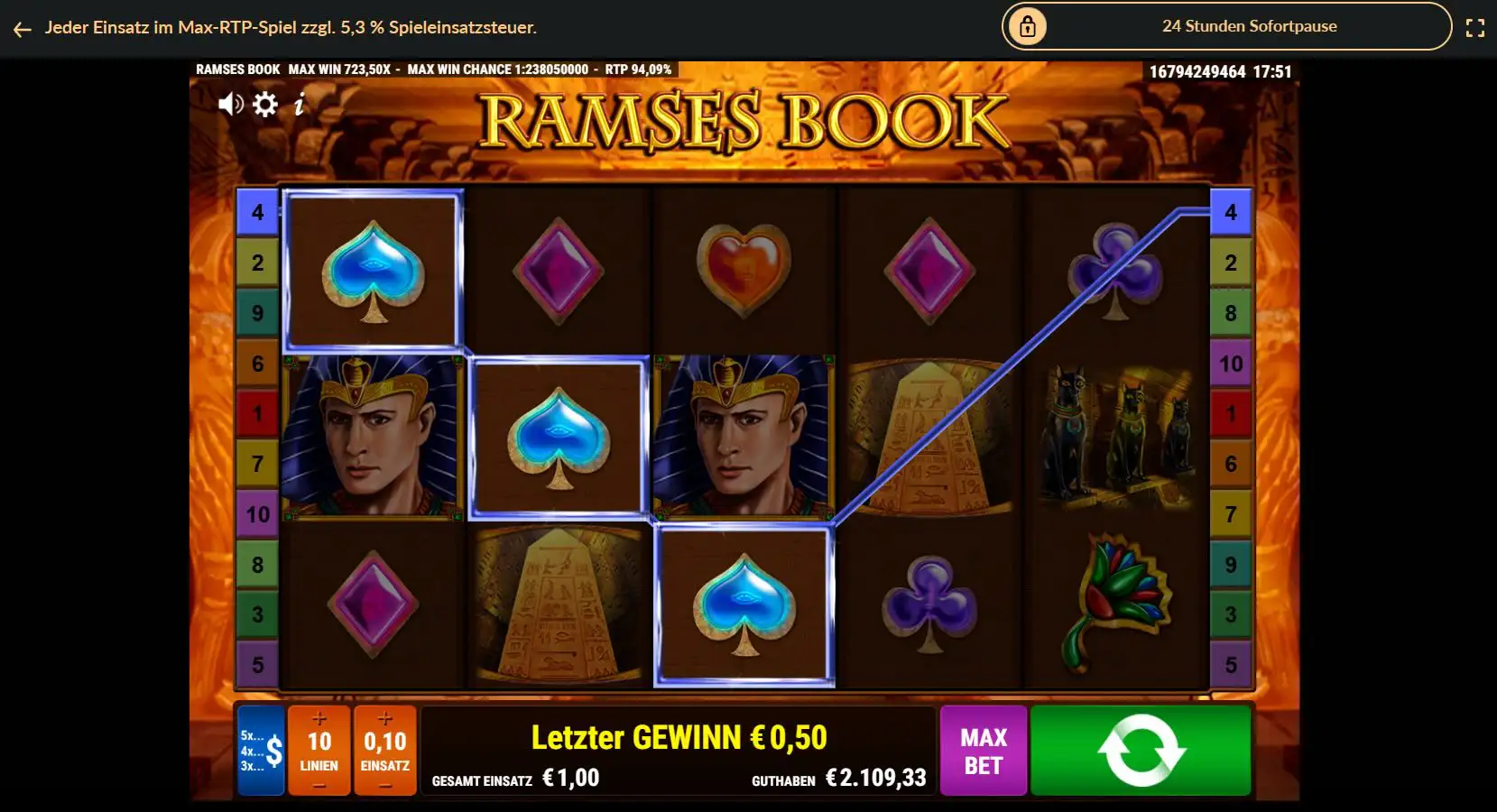Click the back arrow in the top bar
Image resolution: width=1497 pixels, height=812 pixels.
click(x=21, y=28)
